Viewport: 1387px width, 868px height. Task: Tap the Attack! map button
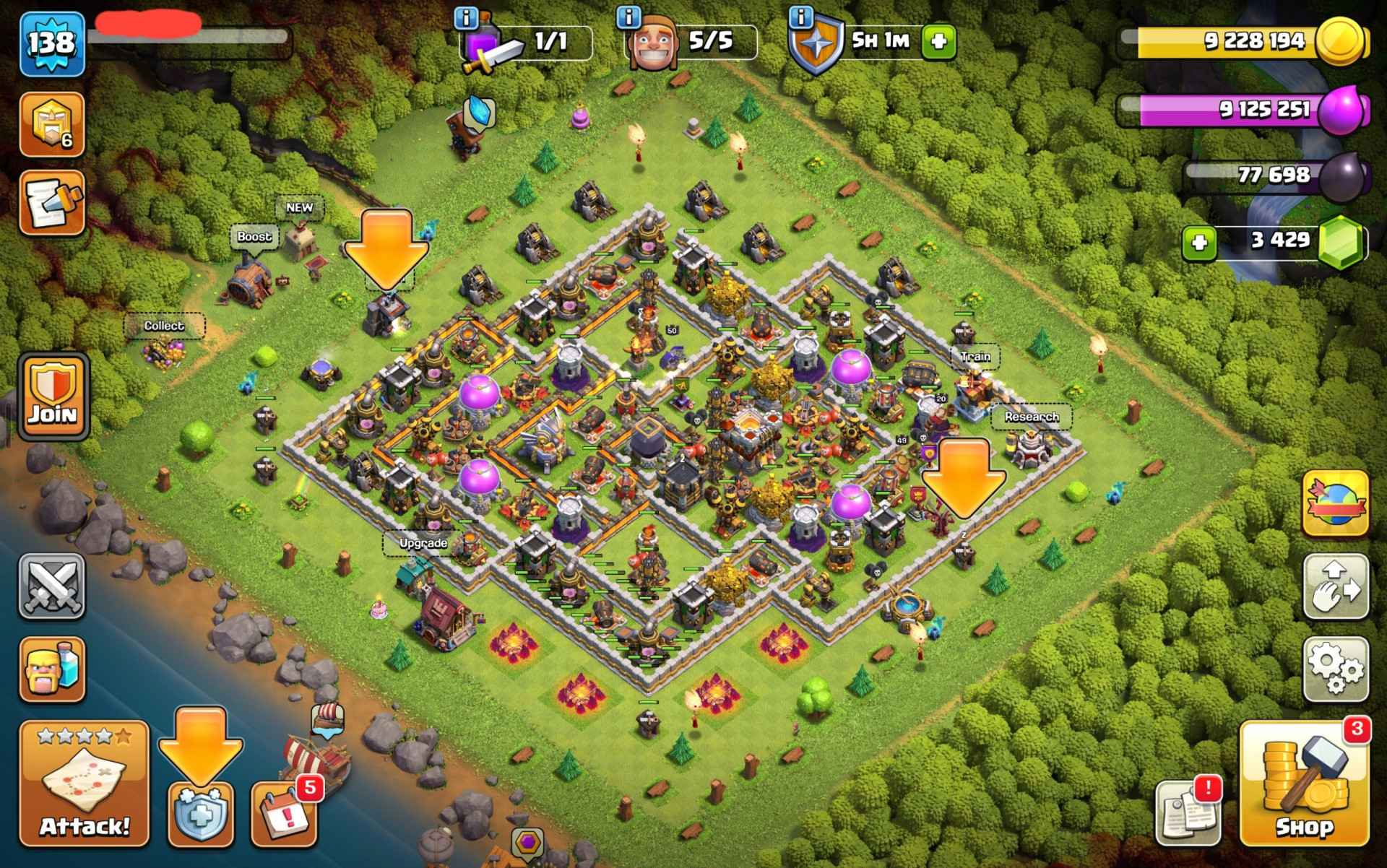84,784
